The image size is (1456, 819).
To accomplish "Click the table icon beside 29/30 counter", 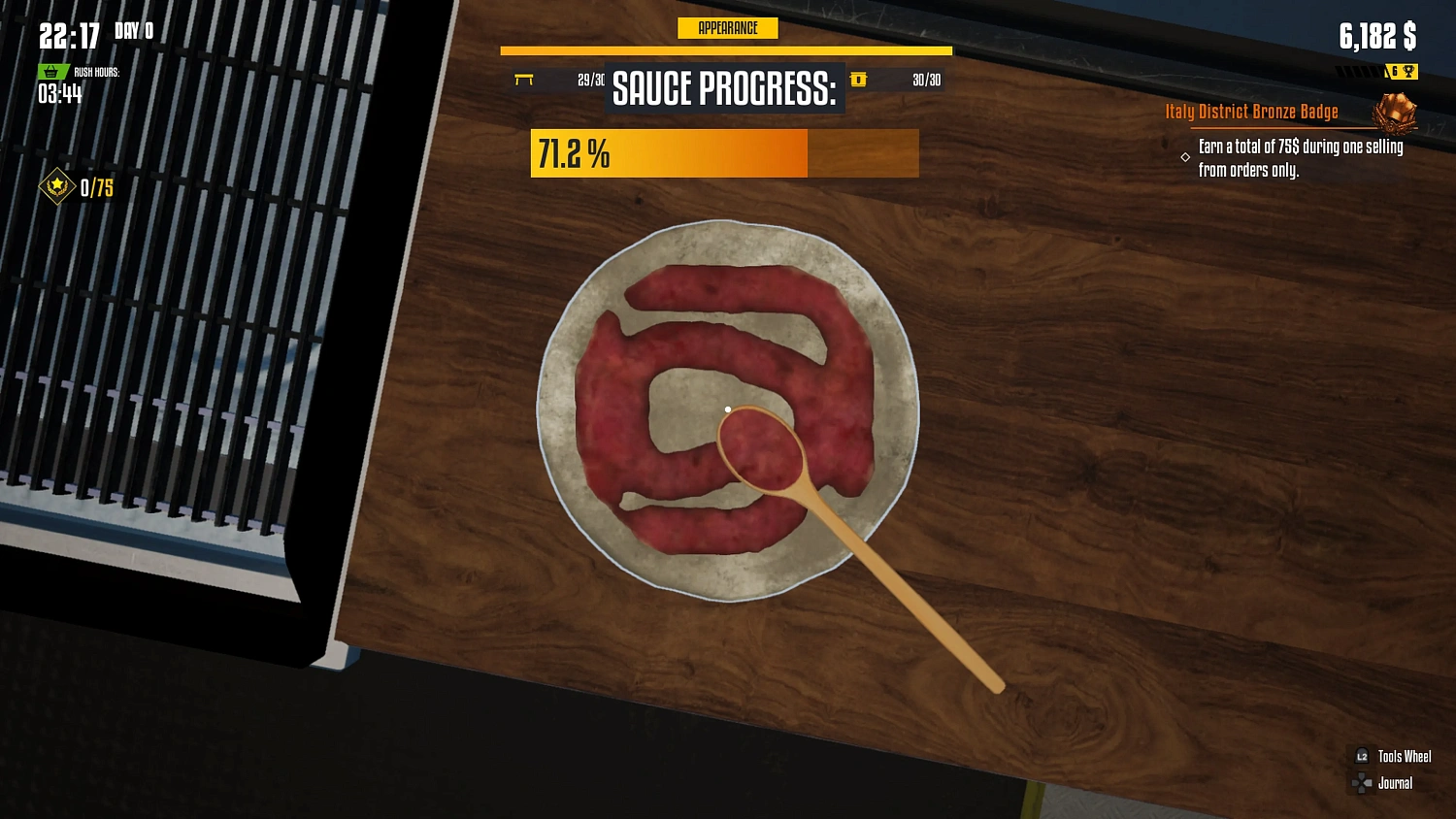I will pos(524,81).
